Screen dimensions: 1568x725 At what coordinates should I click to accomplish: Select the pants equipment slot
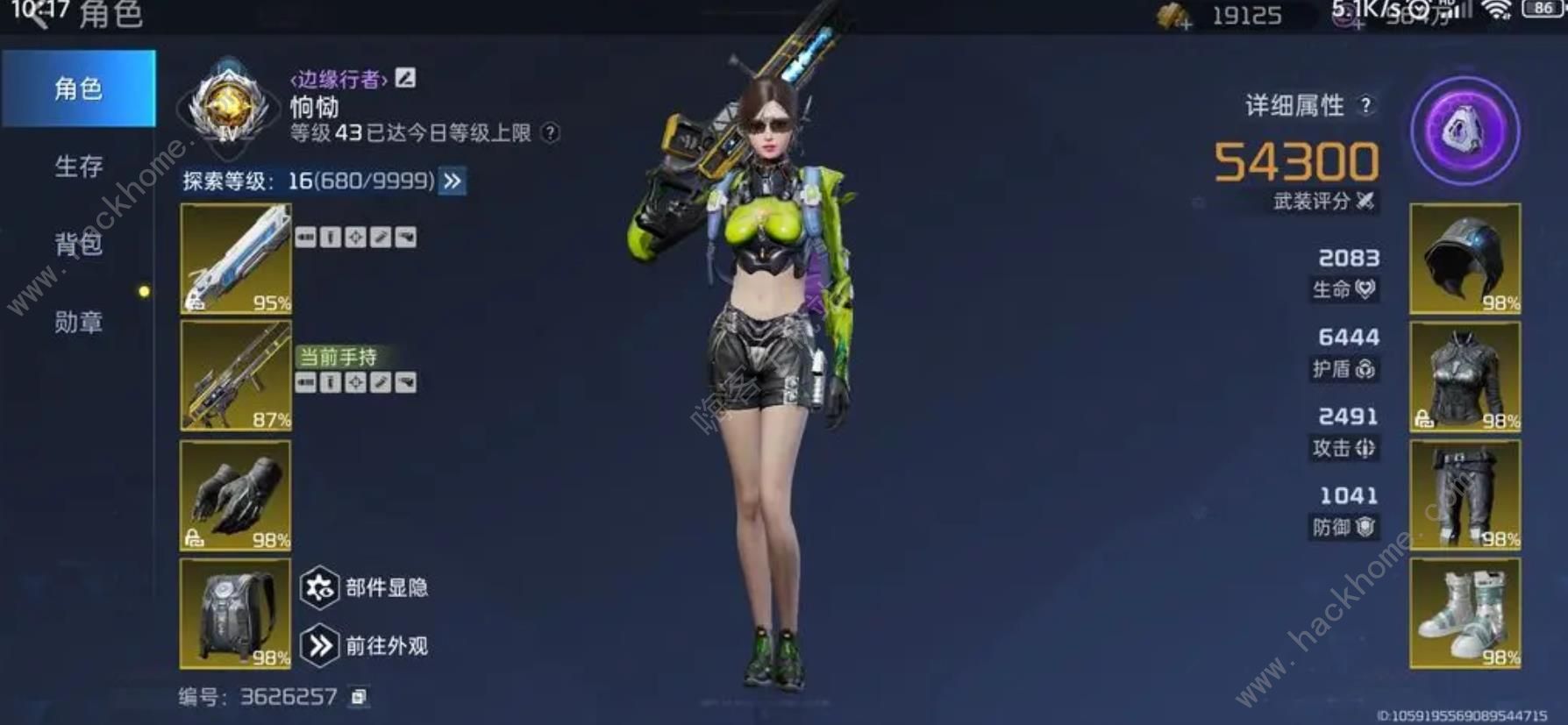[x=1465, y=495]
